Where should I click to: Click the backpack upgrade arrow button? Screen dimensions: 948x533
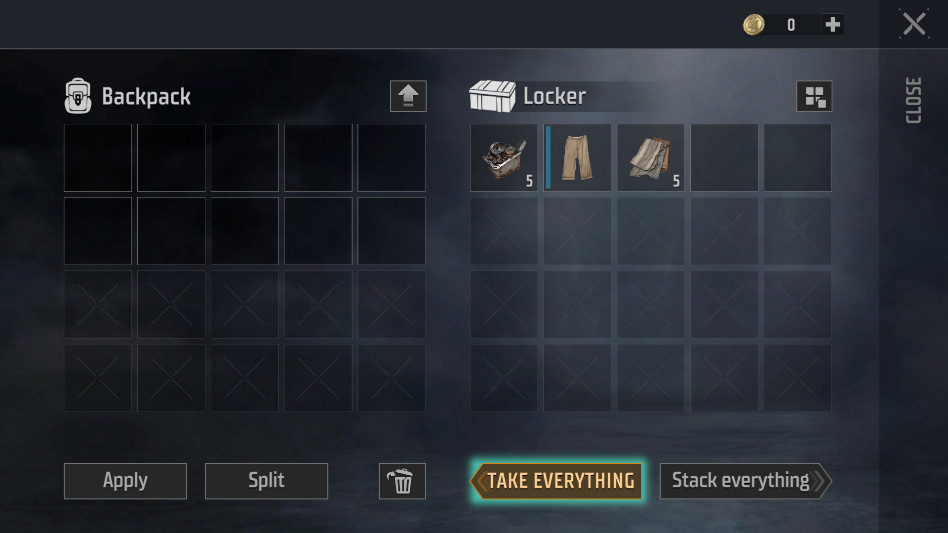(408, 96)
